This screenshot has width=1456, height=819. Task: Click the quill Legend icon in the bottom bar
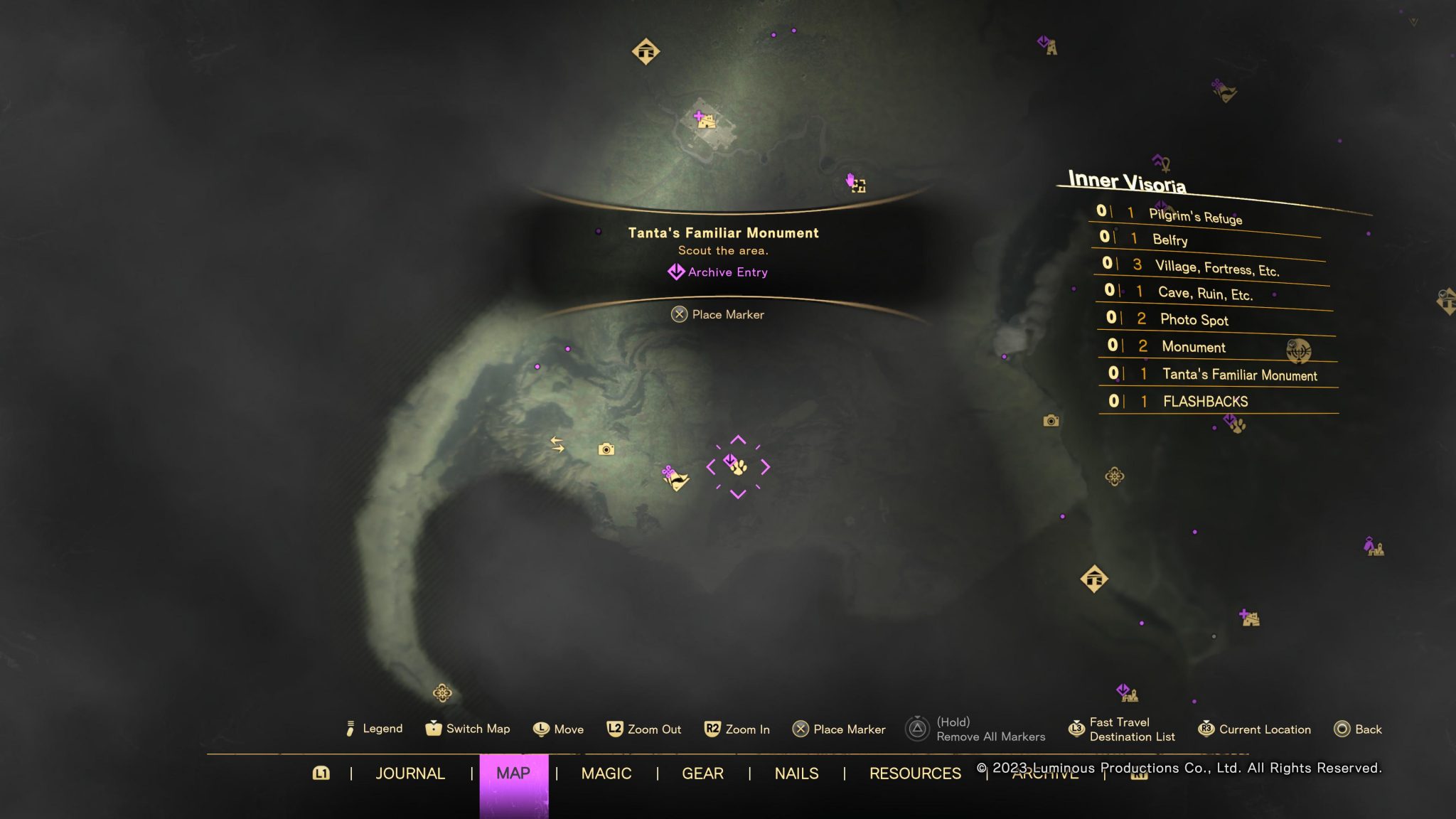point(350,729)
